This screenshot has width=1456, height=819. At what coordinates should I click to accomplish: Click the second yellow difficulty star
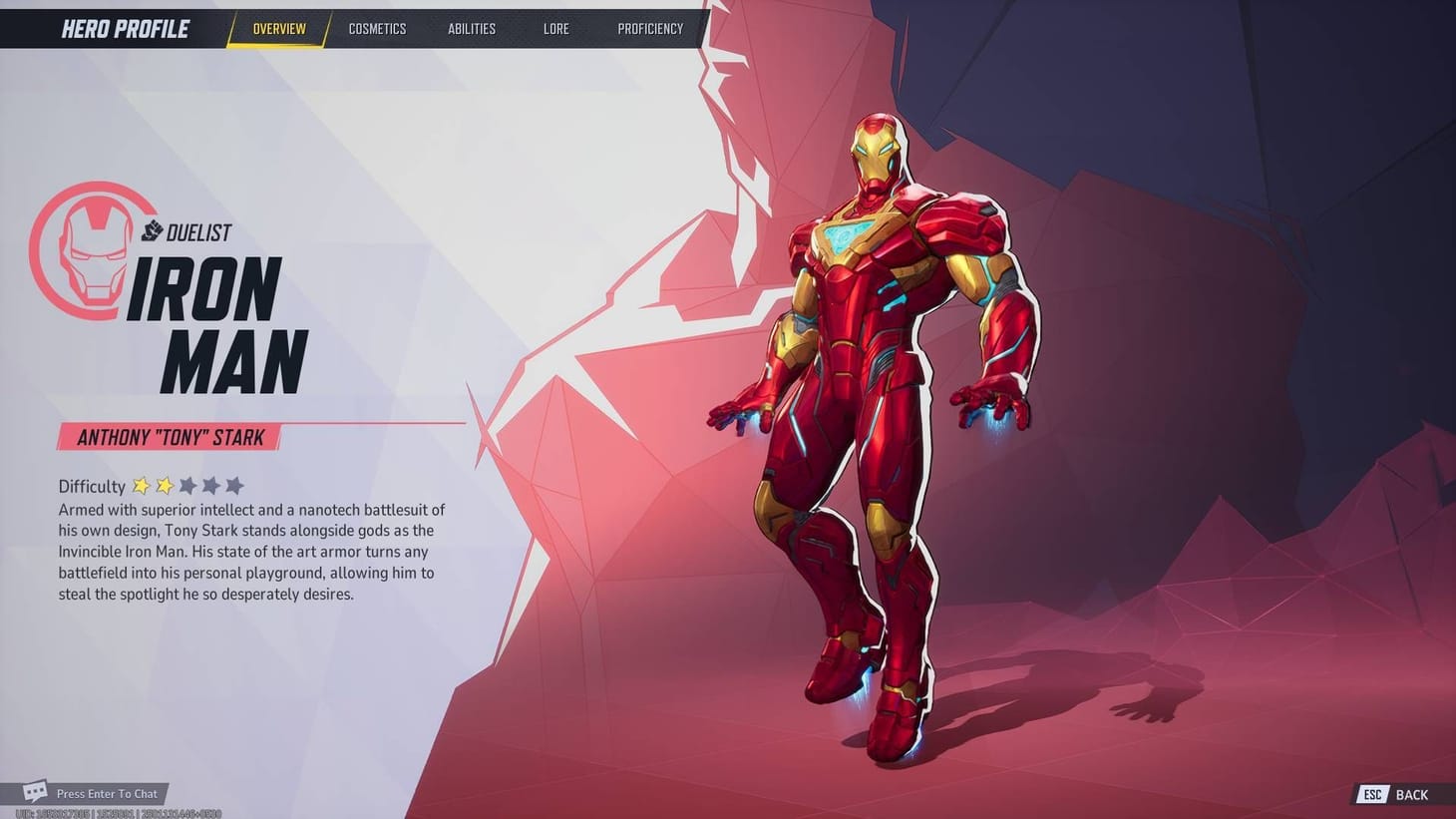164,485
